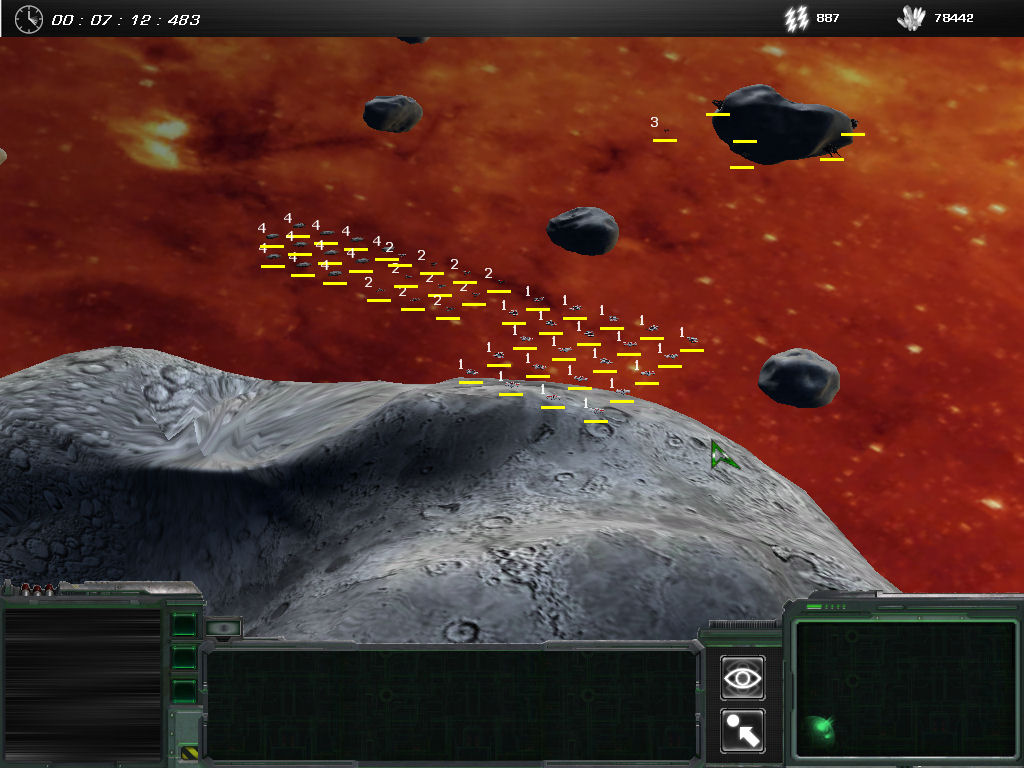1024x768 pixels.
Task: Click on the radar minimap panel
Action: coord(904,690)
